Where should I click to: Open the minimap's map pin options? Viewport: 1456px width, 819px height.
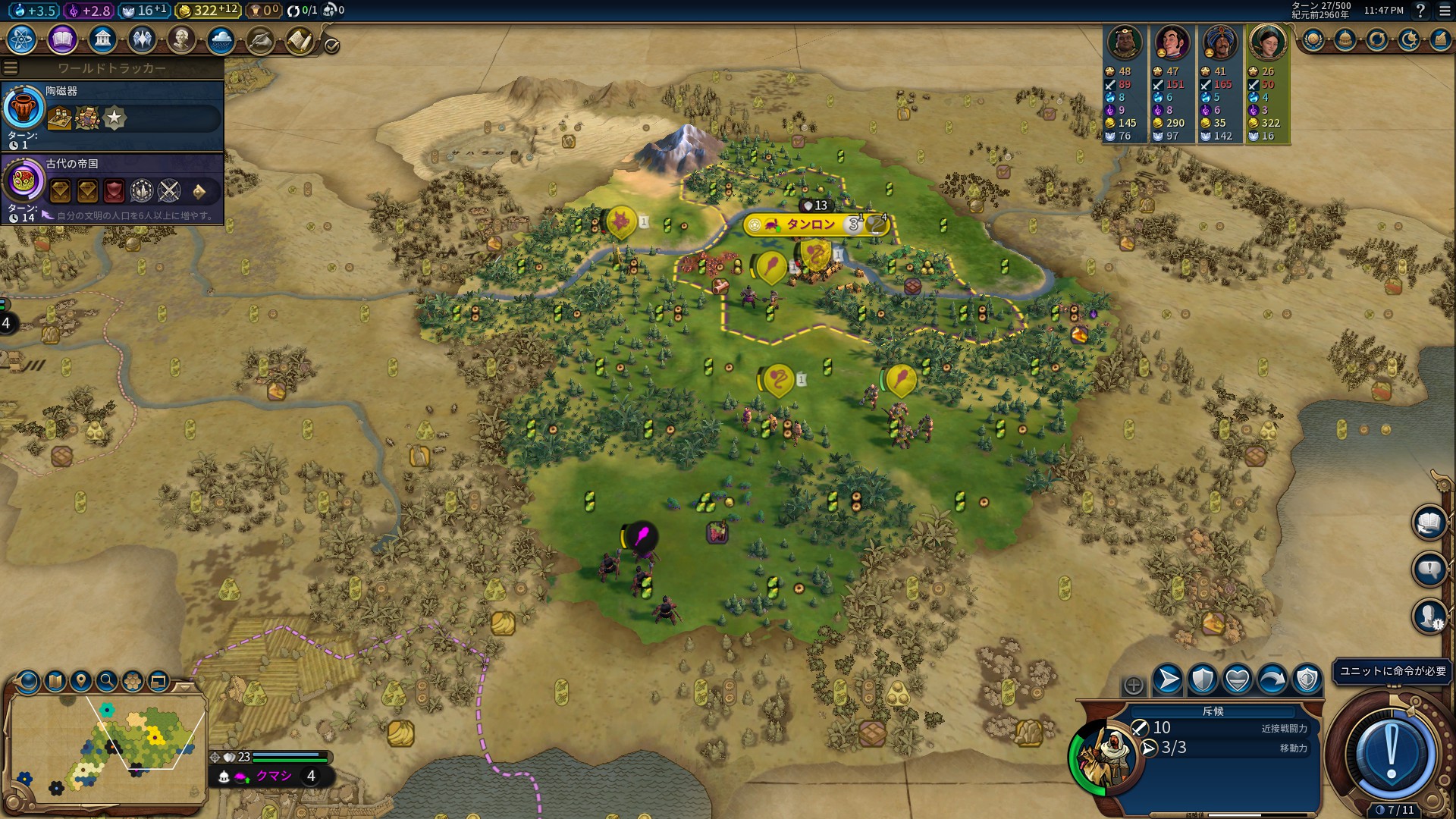point(80,681)
